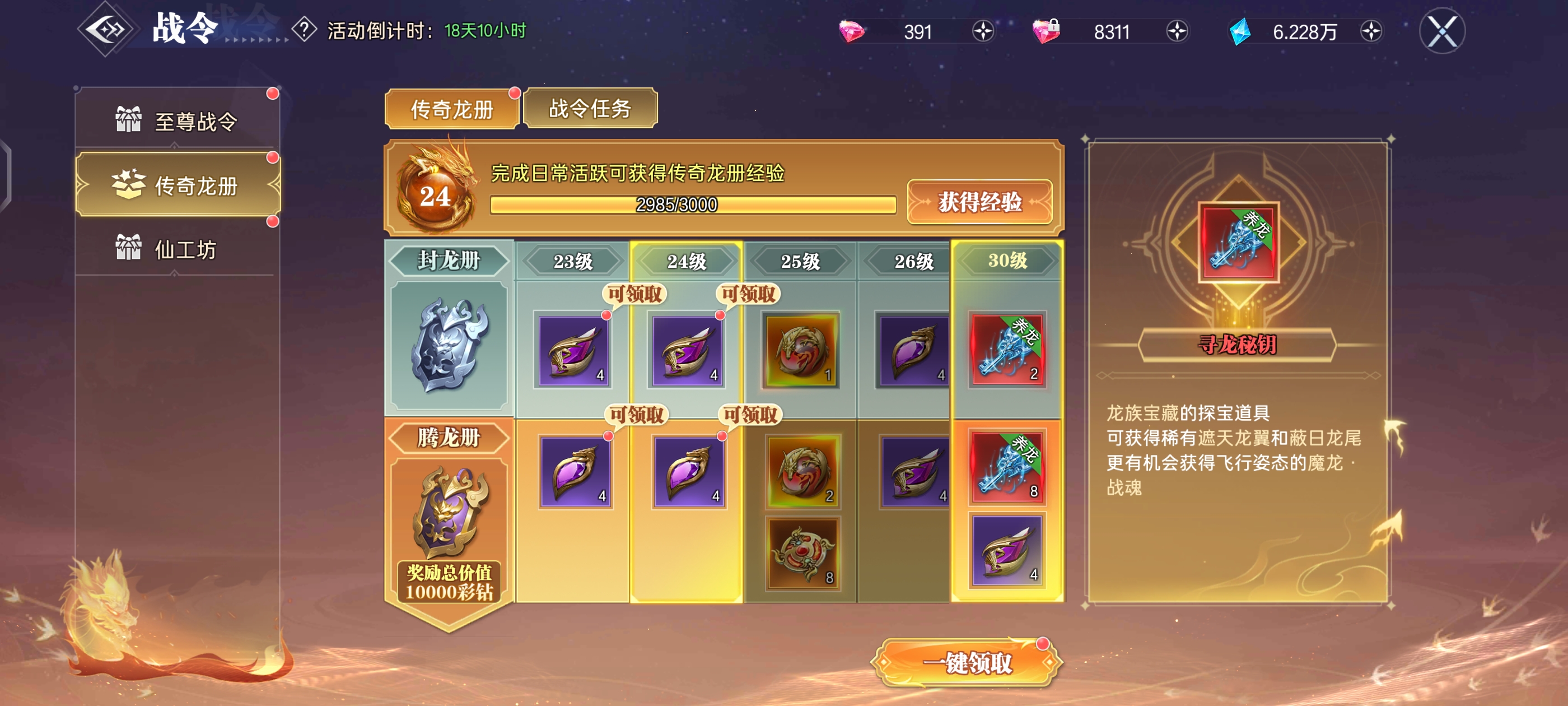Screen dimensions: 1568x706
Task: Add blue crystals via its plus icon
Action: (1371, 31)
